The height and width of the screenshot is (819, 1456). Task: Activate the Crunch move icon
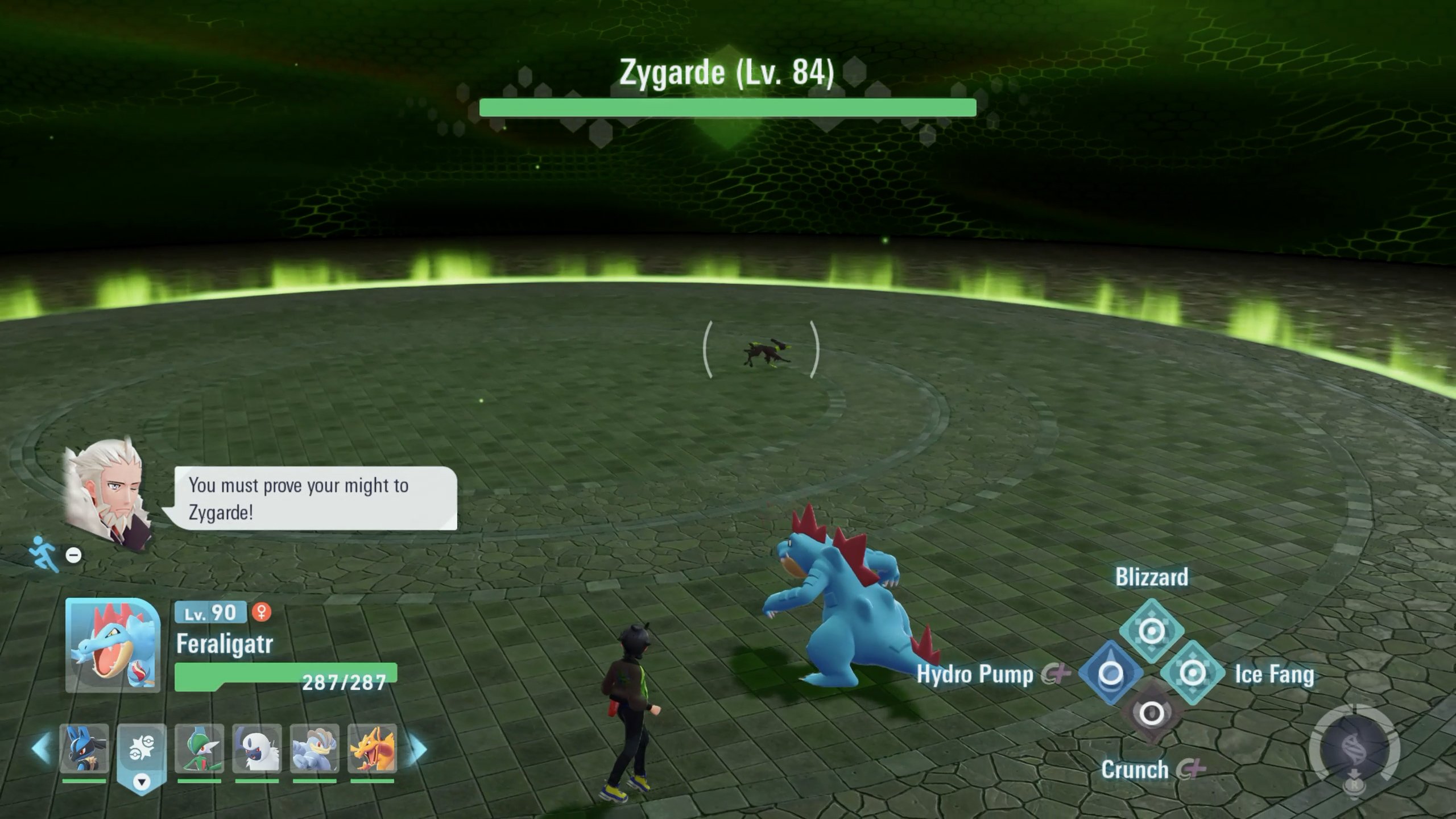(1152, 713)
